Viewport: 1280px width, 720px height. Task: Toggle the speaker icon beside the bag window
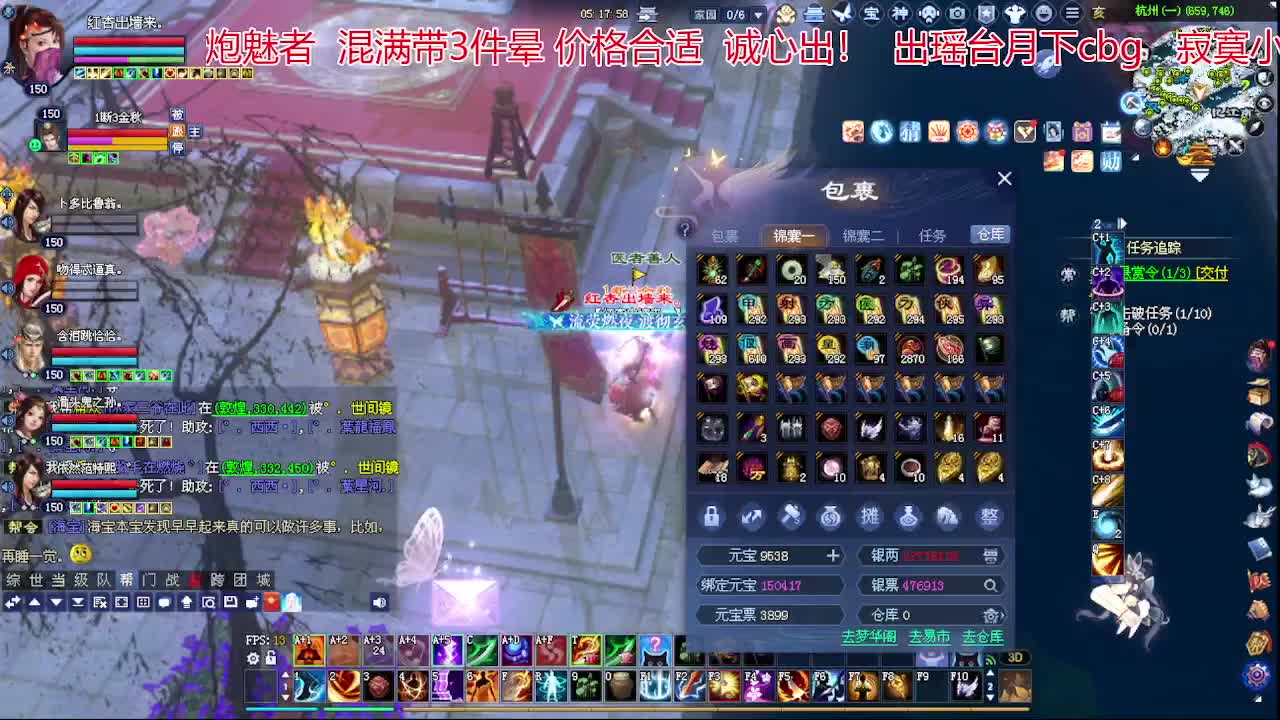[377, 603]
